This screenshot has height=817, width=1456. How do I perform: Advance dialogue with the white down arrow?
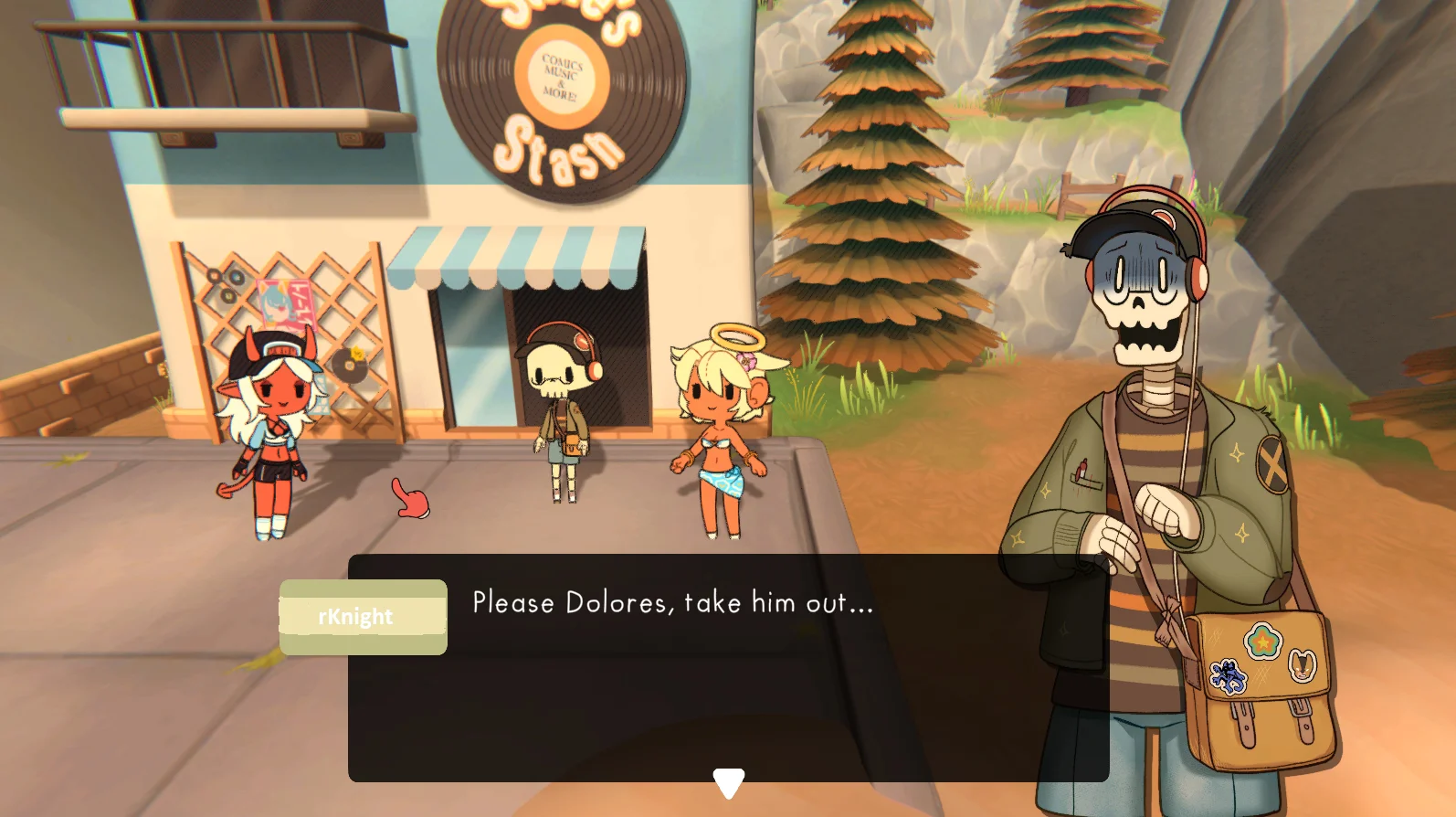[x=728, y=782]
